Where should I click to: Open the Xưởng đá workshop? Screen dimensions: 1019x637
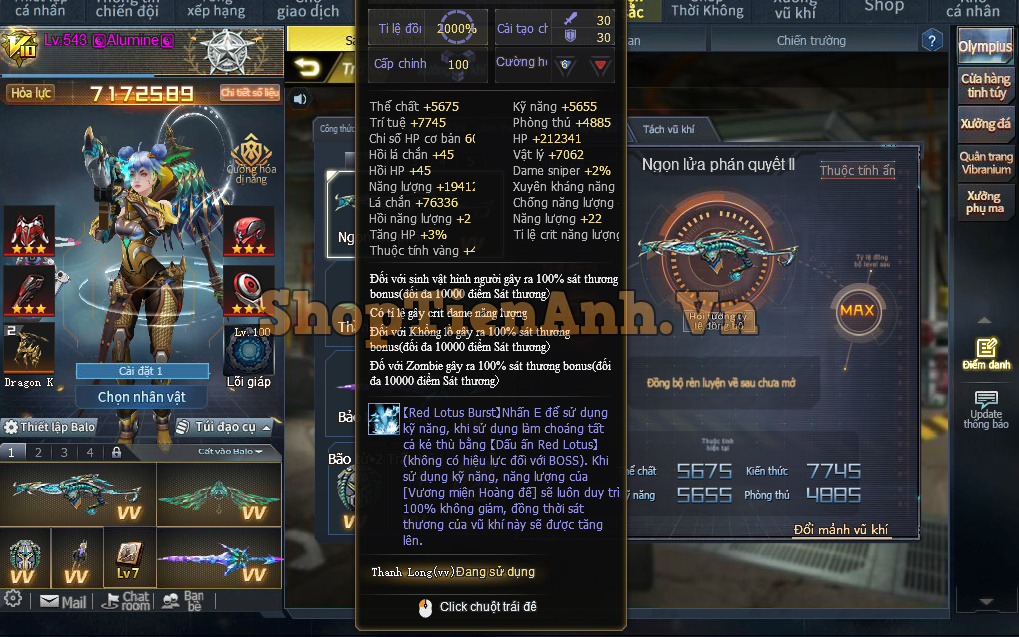point(985,124)
